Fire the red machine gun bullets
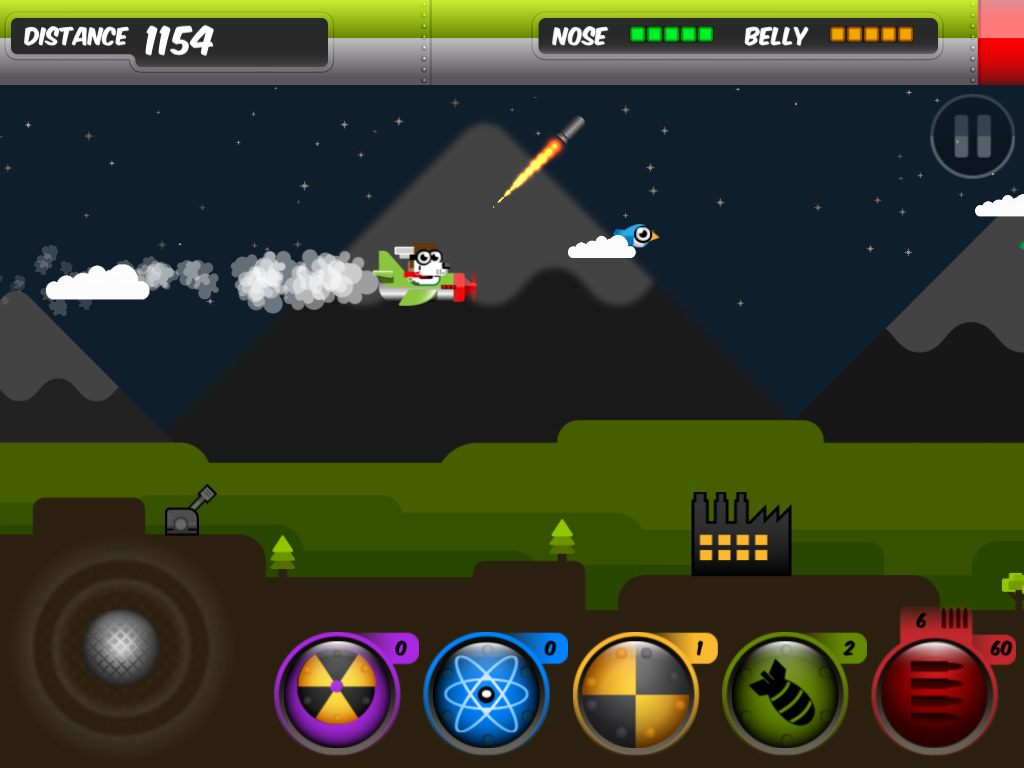This screenshot has width=1024, height=768. (x=934, y=692)
